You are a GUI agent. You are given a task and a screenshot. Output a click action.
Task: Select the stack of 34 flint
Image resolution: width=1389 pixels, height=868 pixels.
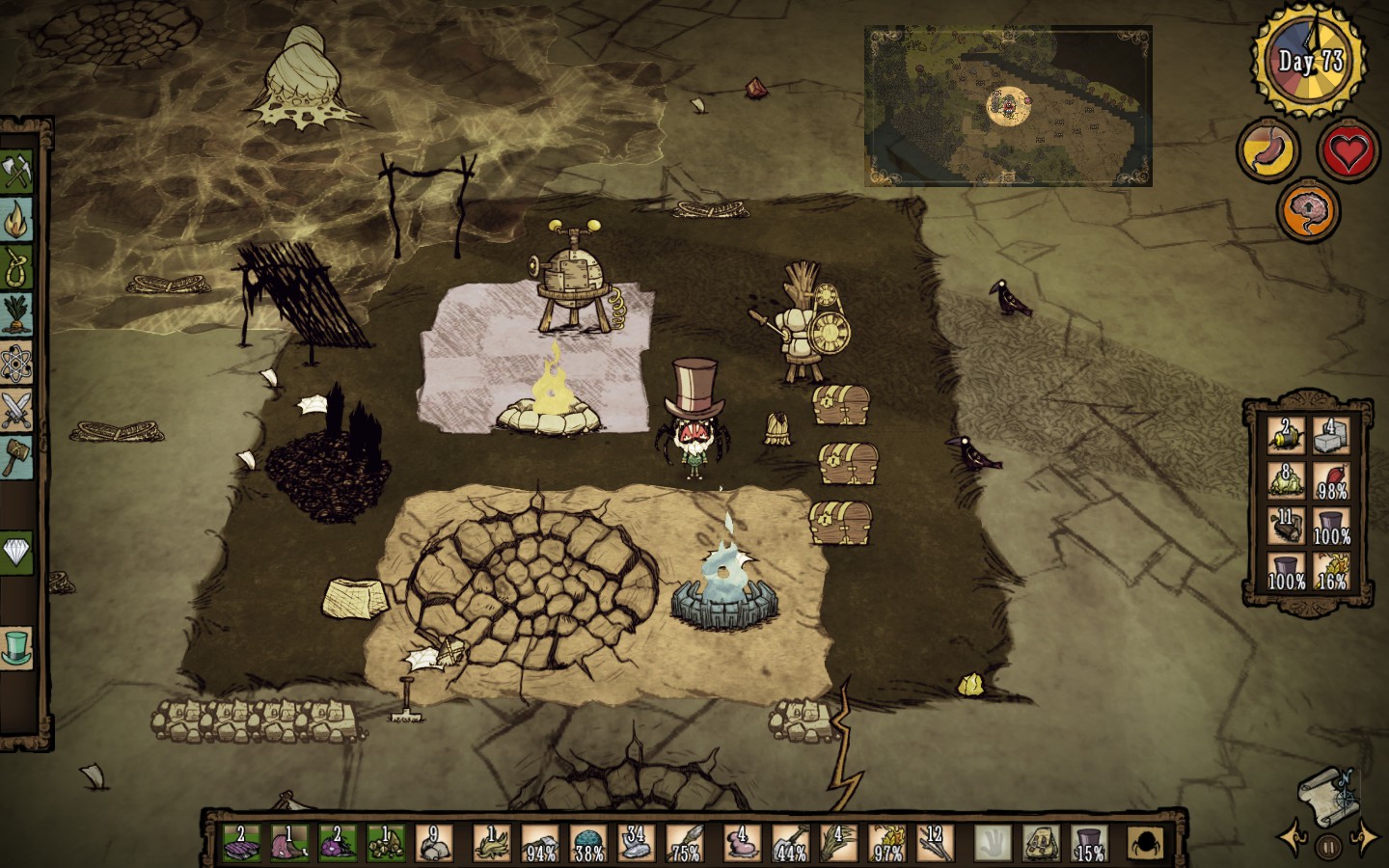click(x=636, y=843)
